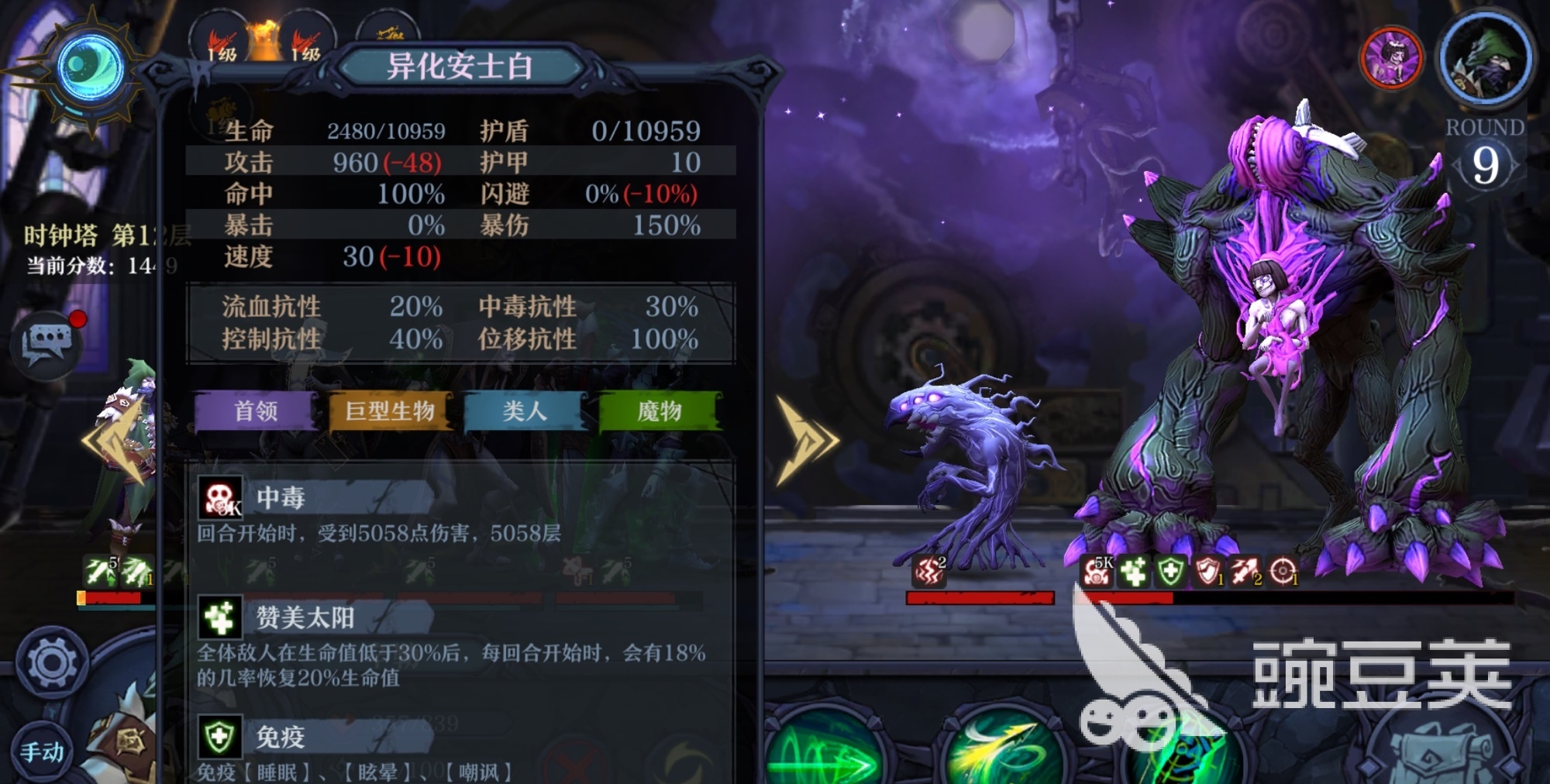
Task: Activate the green straight arrow skill
Action: tap(825, 755)
